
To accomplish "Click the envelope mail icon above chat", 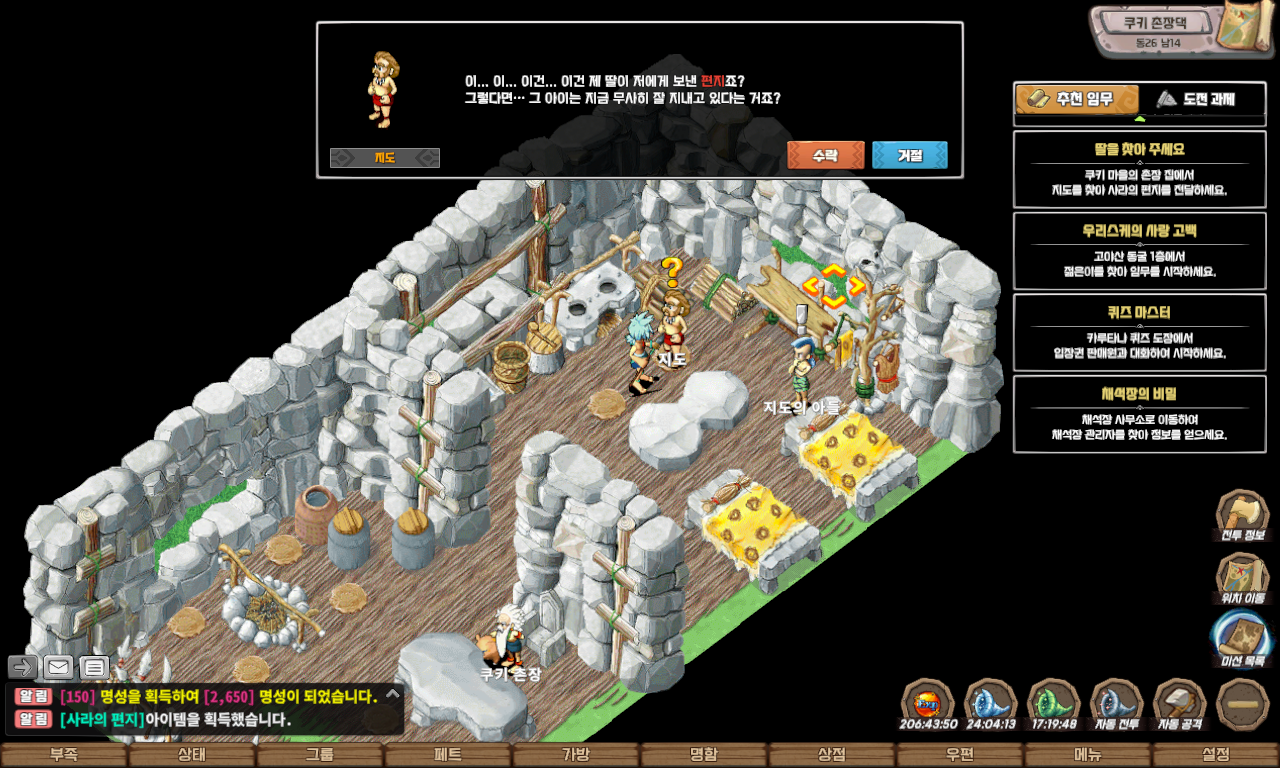I will pyautogui.click(x=59, y=667).
